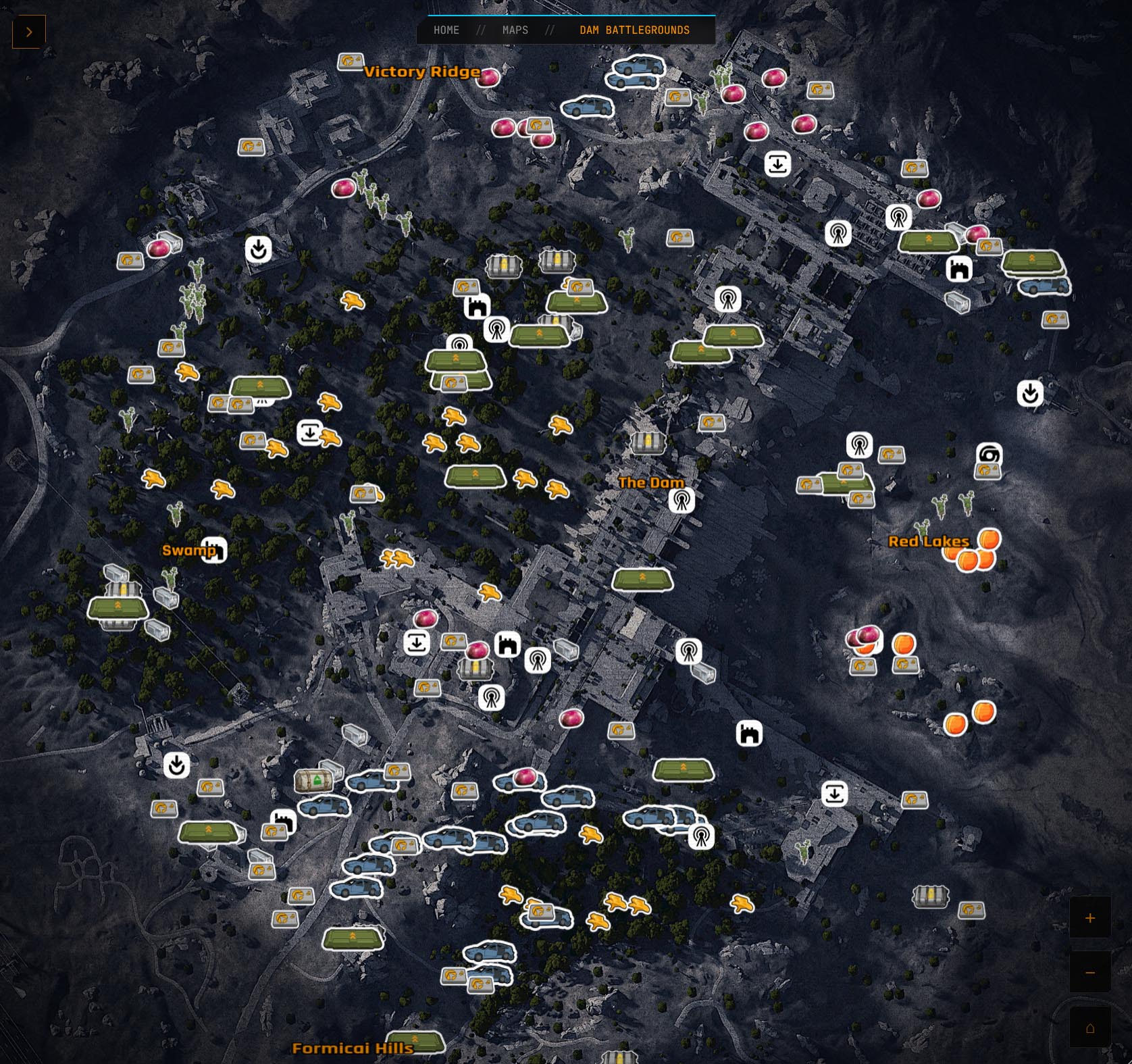Image resolution: width=1132 pixels, height=1064 pixels.
Task: Open the HOME menu item
Action: tap(446, 30)
